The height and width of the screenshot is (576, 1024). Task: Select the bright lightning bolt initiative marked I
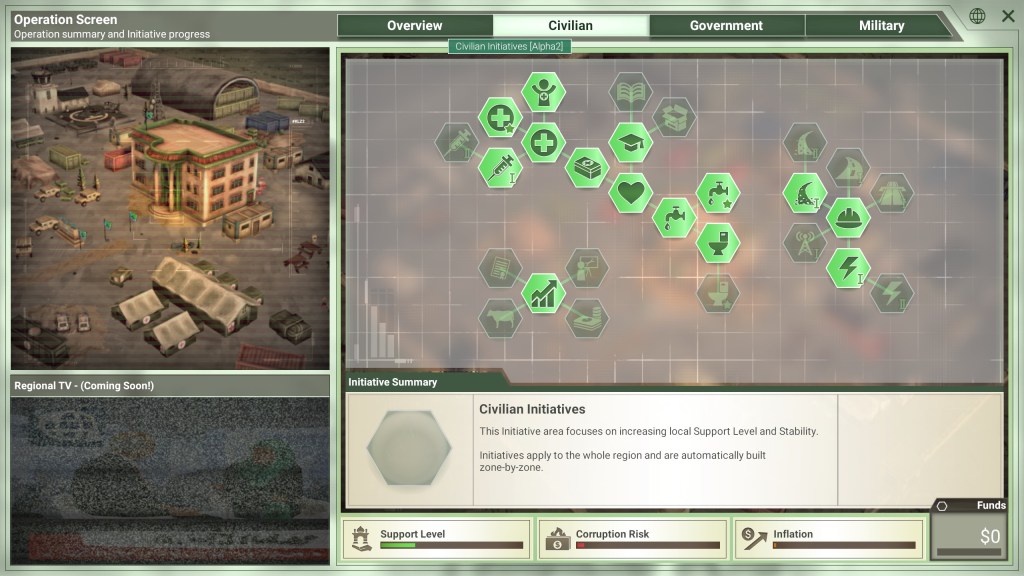(848, 268)
